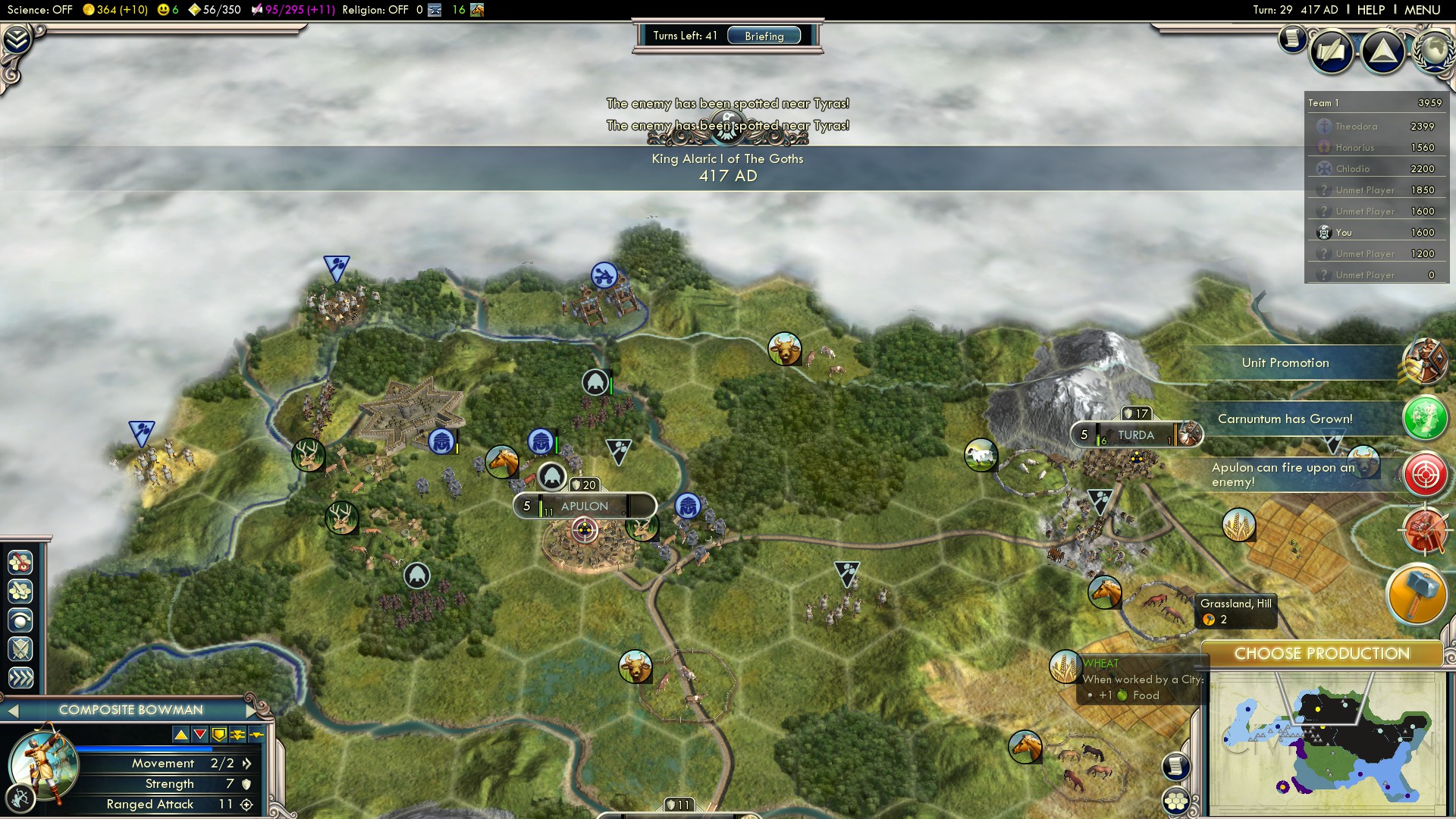
Task: Select the APULON city banner
Action: point(585,506)
